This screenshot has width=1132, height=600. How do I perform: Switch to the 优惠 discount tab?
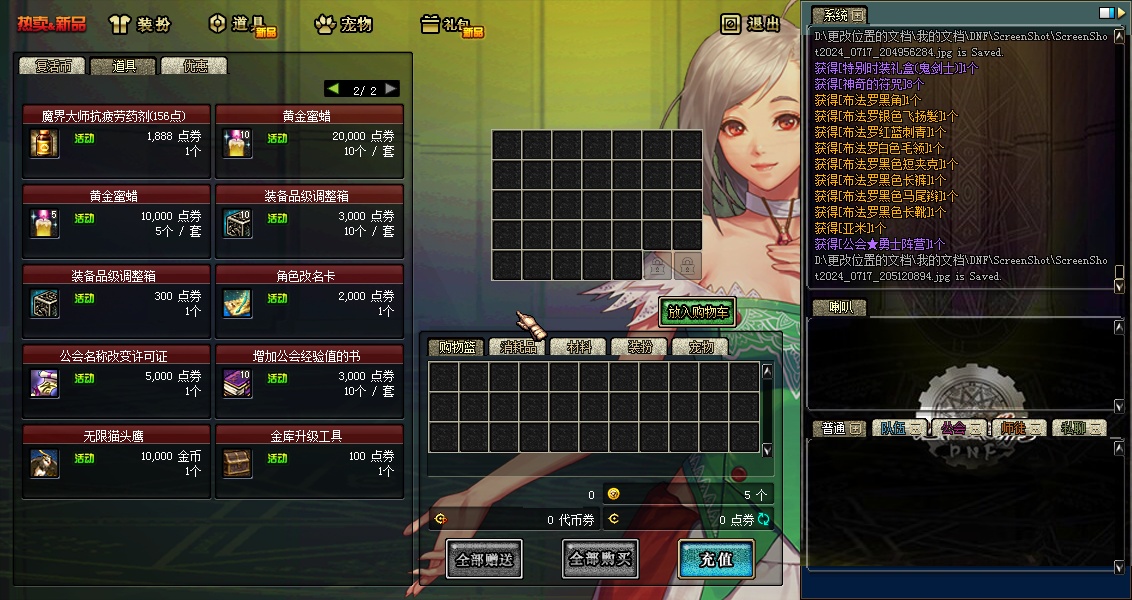tap(194, 67)
